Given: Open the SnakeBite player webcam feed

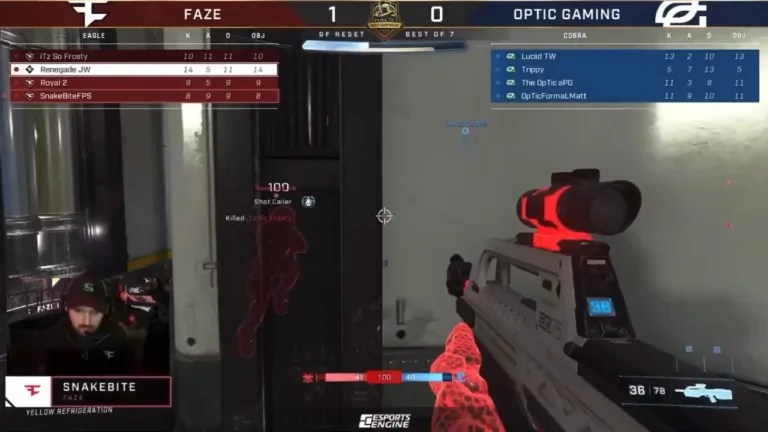Looking at the screenshot, I should tap(85, 322).
